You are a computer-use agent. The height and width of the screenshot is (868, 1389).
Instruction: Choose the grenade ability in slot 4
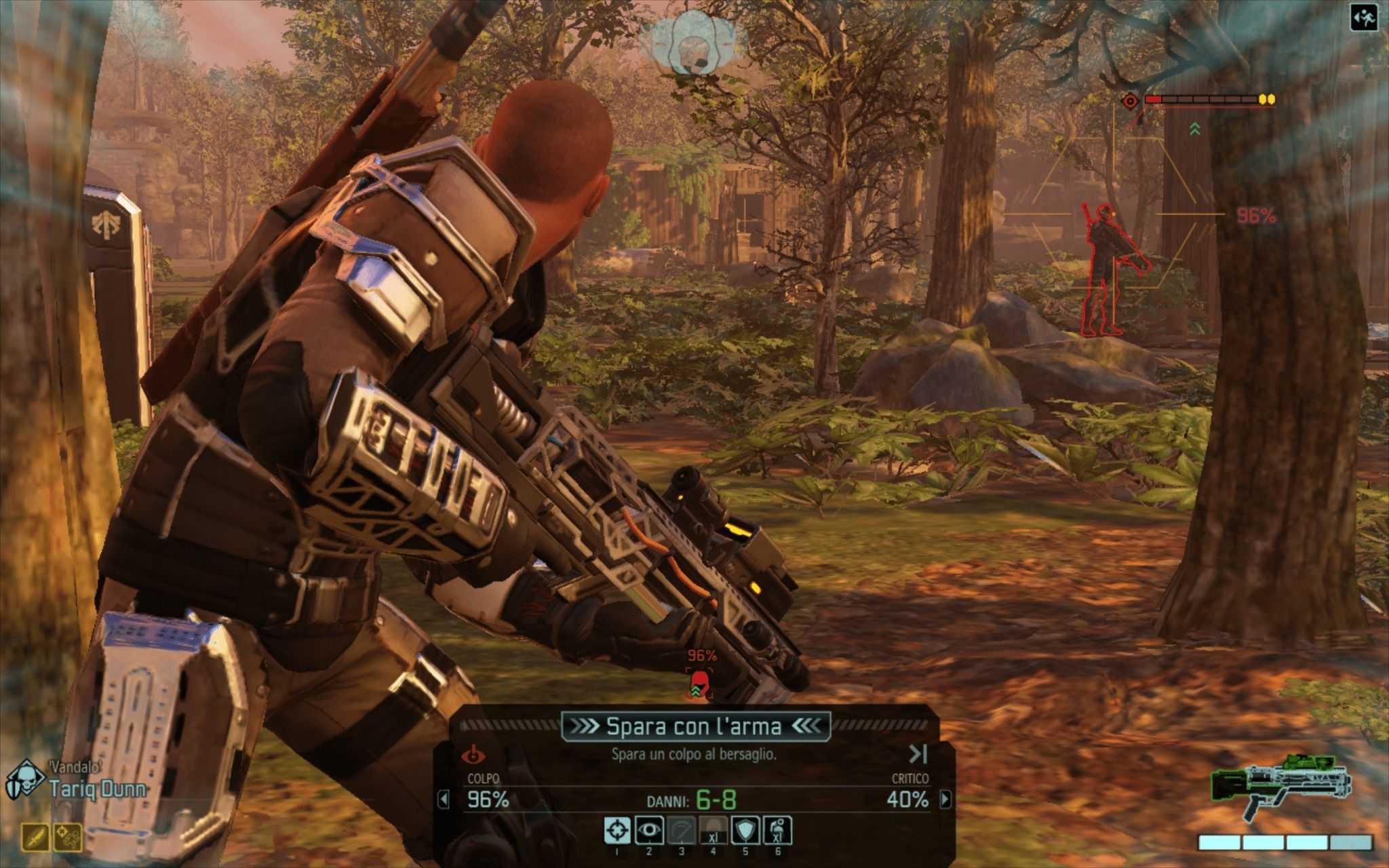coord(713,830)
